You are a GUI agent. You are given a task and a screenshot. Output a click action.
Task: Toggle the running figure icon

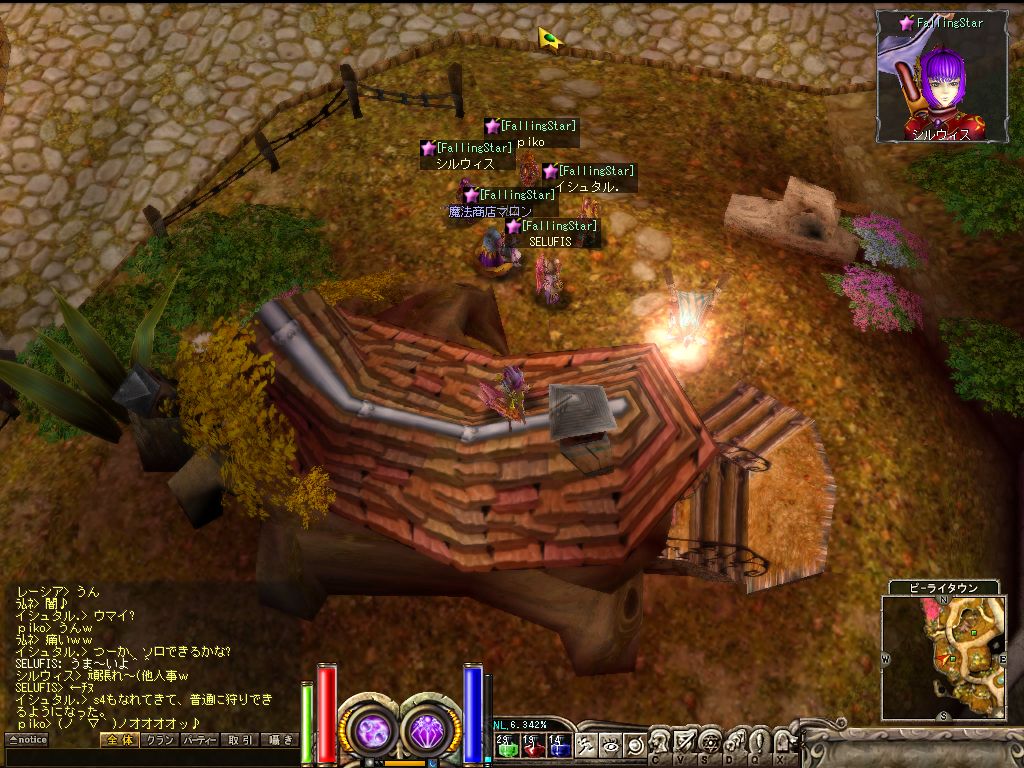586,745
